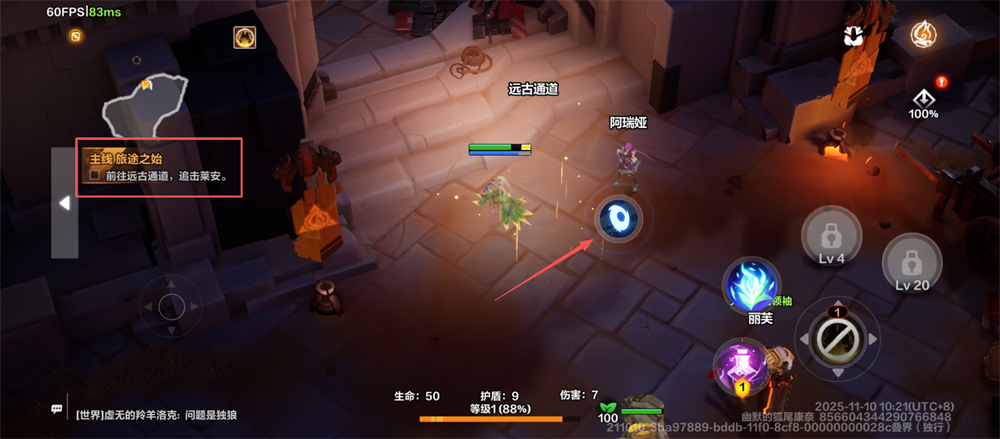Screen dimensions: 1000x439
Task: Tap the locked Lv 4 skill slot
Action: coord(830,238)
